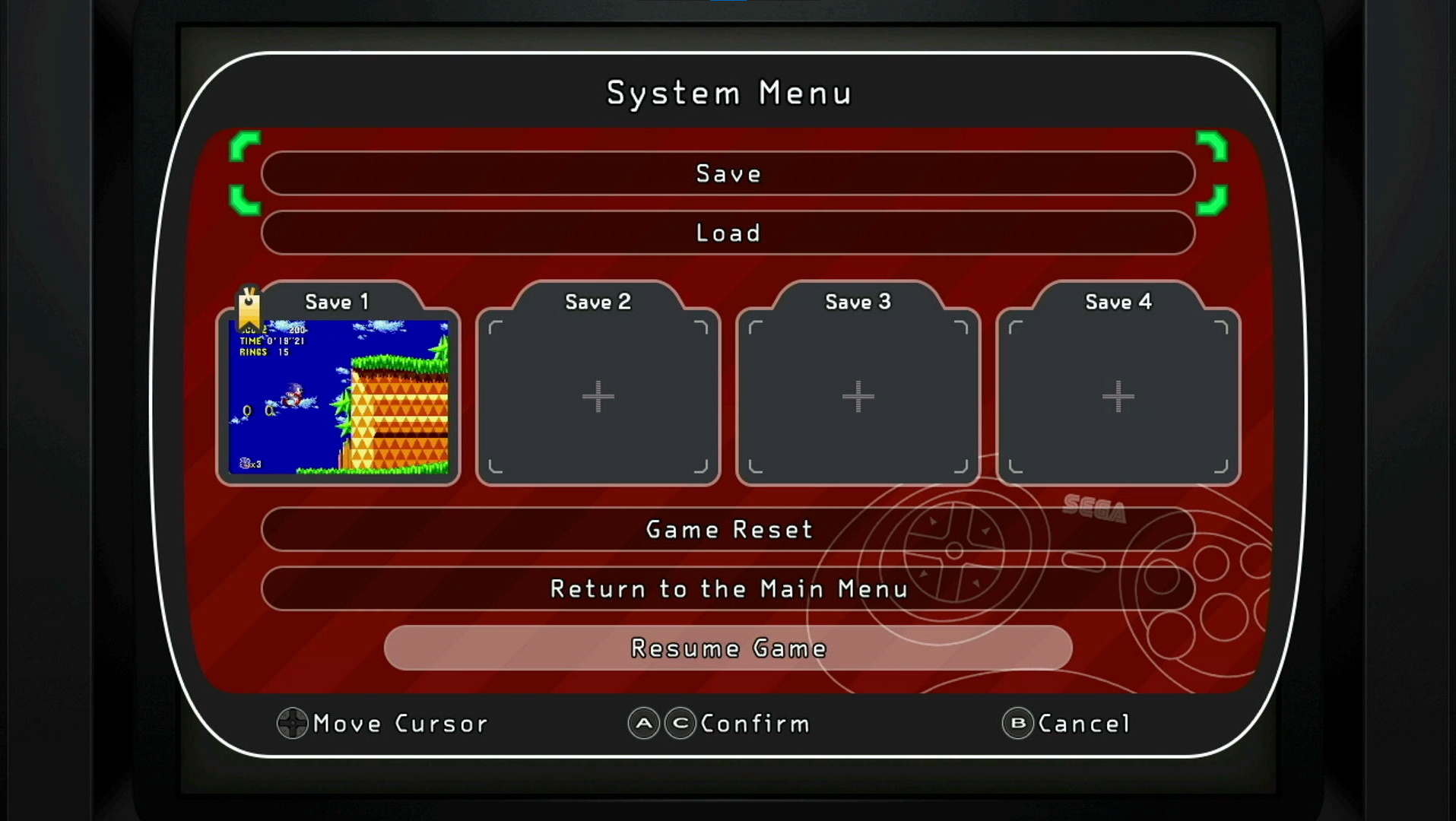Click Game Reset
The image size is (1456, 821).
click(x=728, y=530)
